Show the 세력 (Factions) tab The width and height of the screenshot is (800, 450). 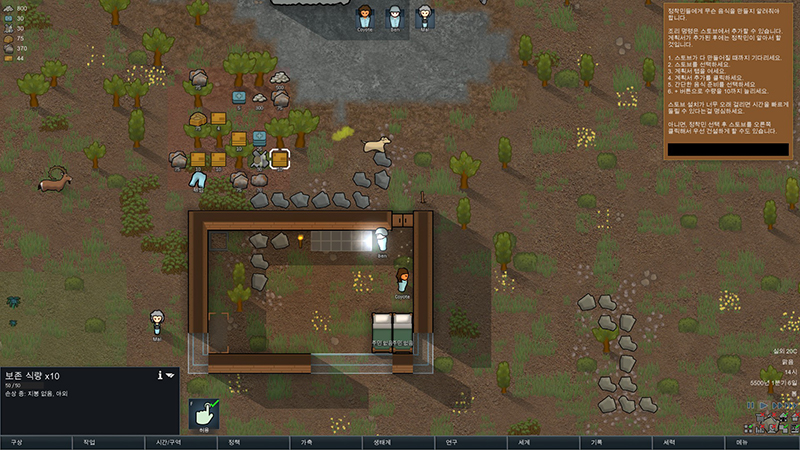pyautogui.click(x=669, y=441)
